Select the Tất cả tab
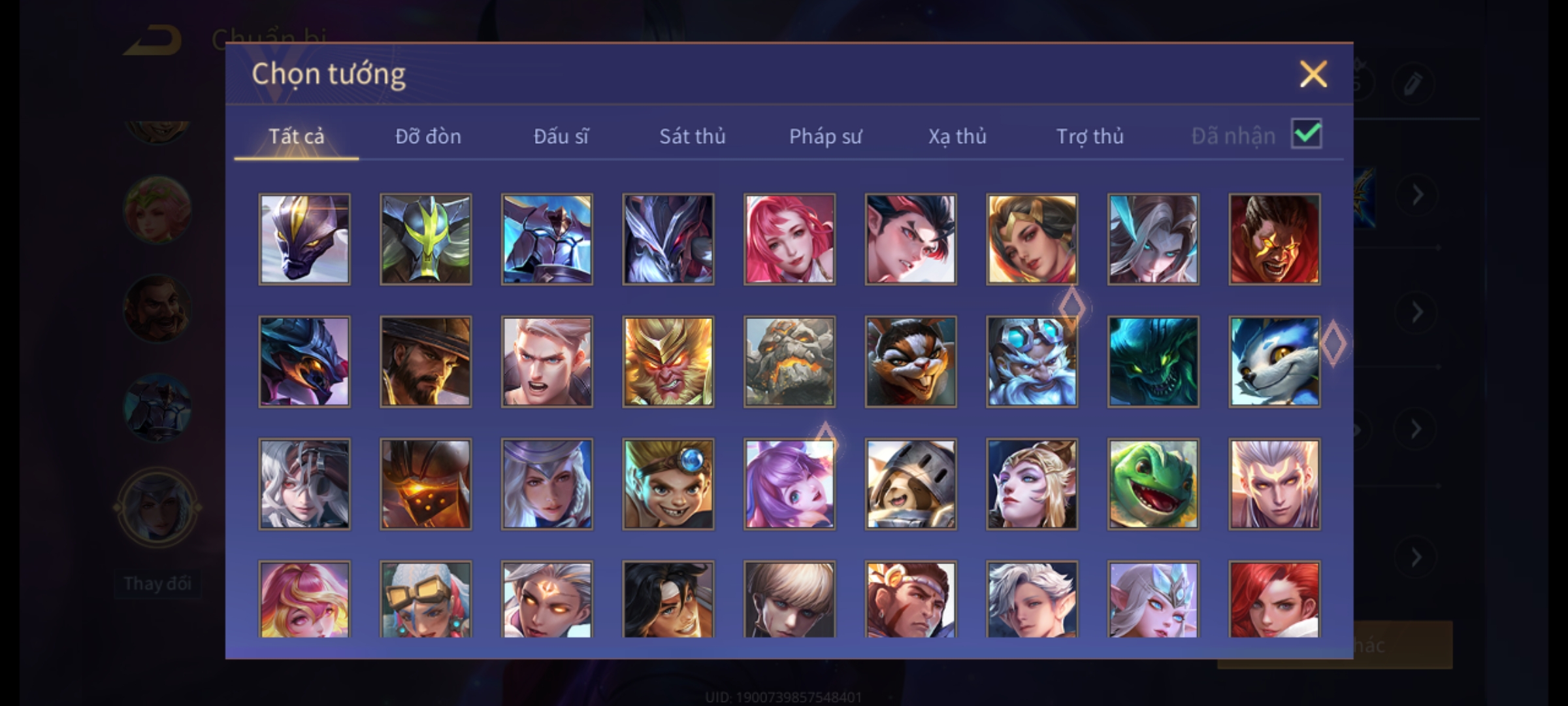The height and width of the screenshot is (706, 1568). [x=296, y=136]
